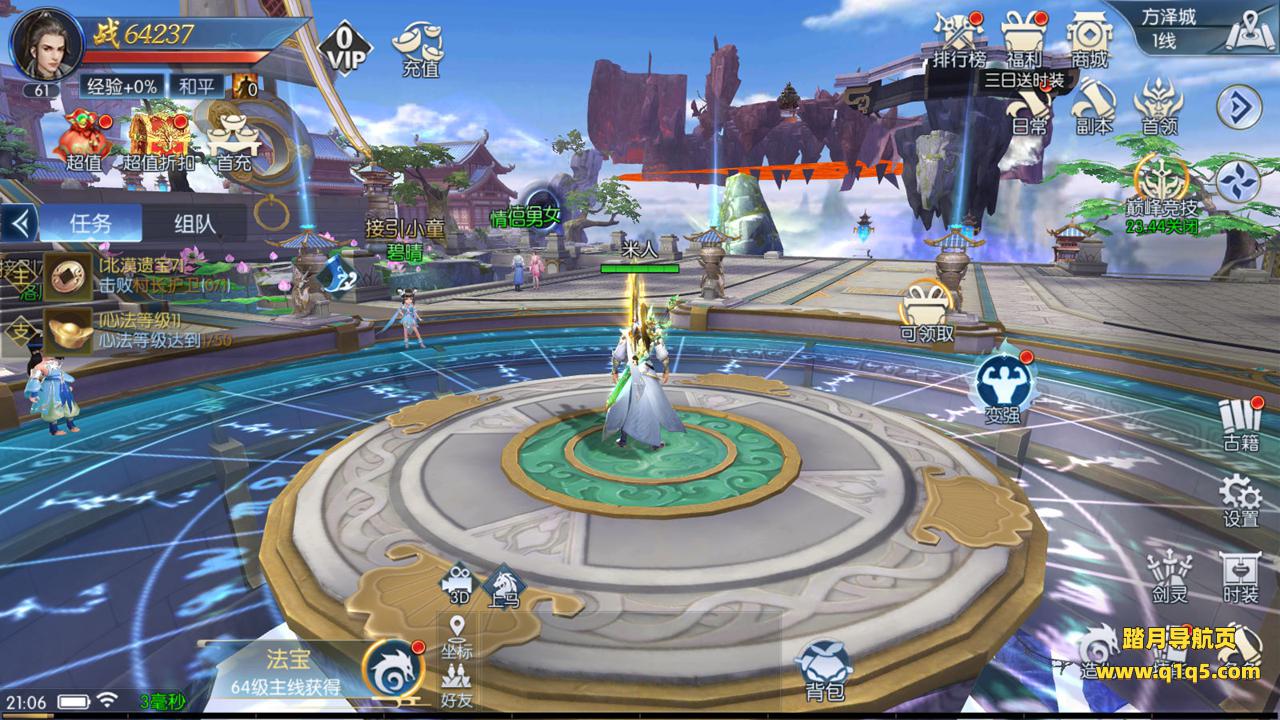Open the 首领 boss menu
Image resolution: width=1280 pixels, height=720 pixels.
[1159, 107]
